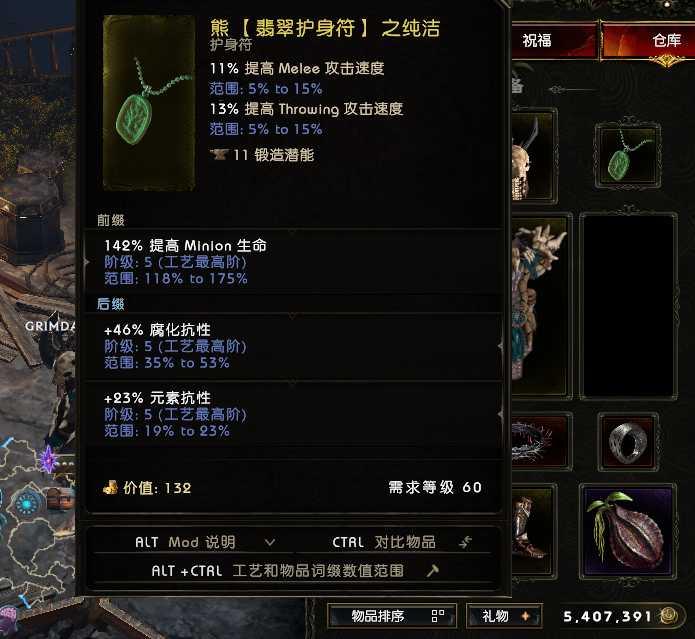Select the thorned belt equipment slot

pyautogui.click(x=540, y=442)
